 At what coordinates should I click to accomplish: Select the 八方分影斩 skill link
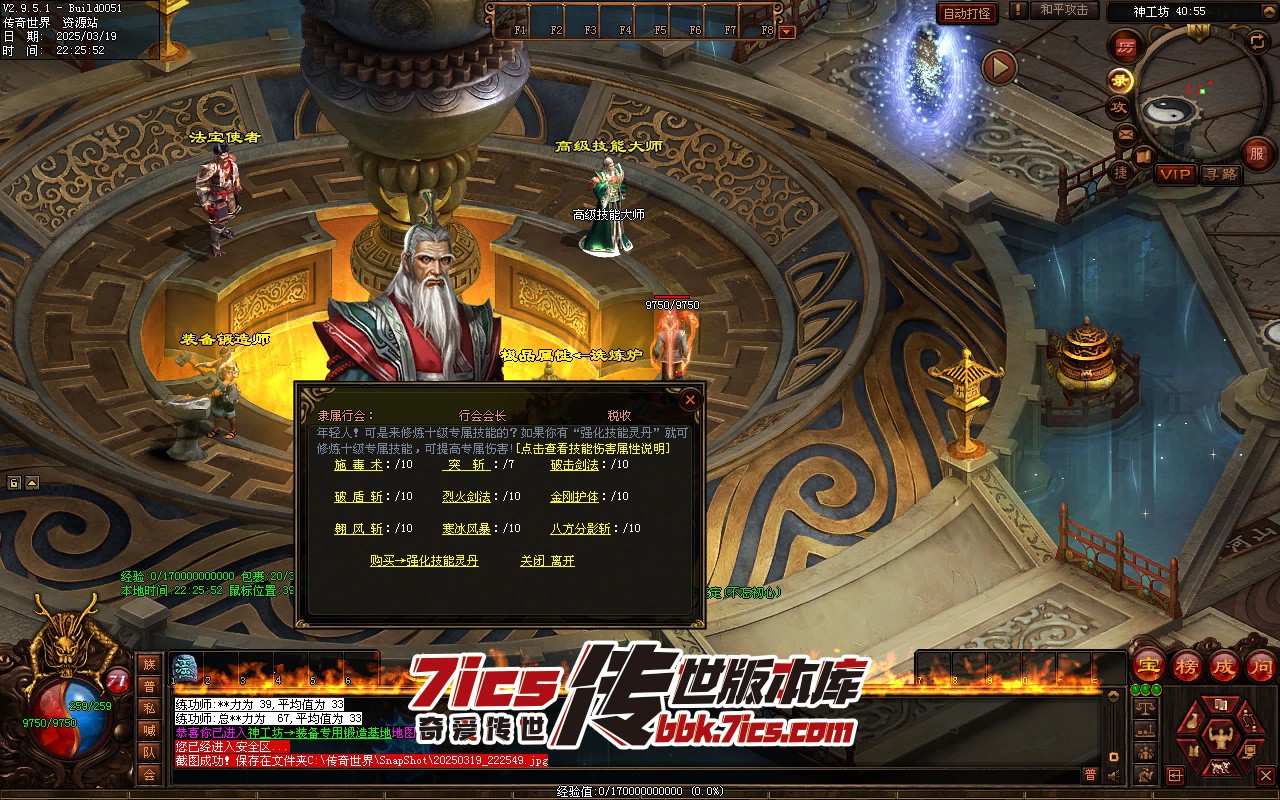point(580,528)
